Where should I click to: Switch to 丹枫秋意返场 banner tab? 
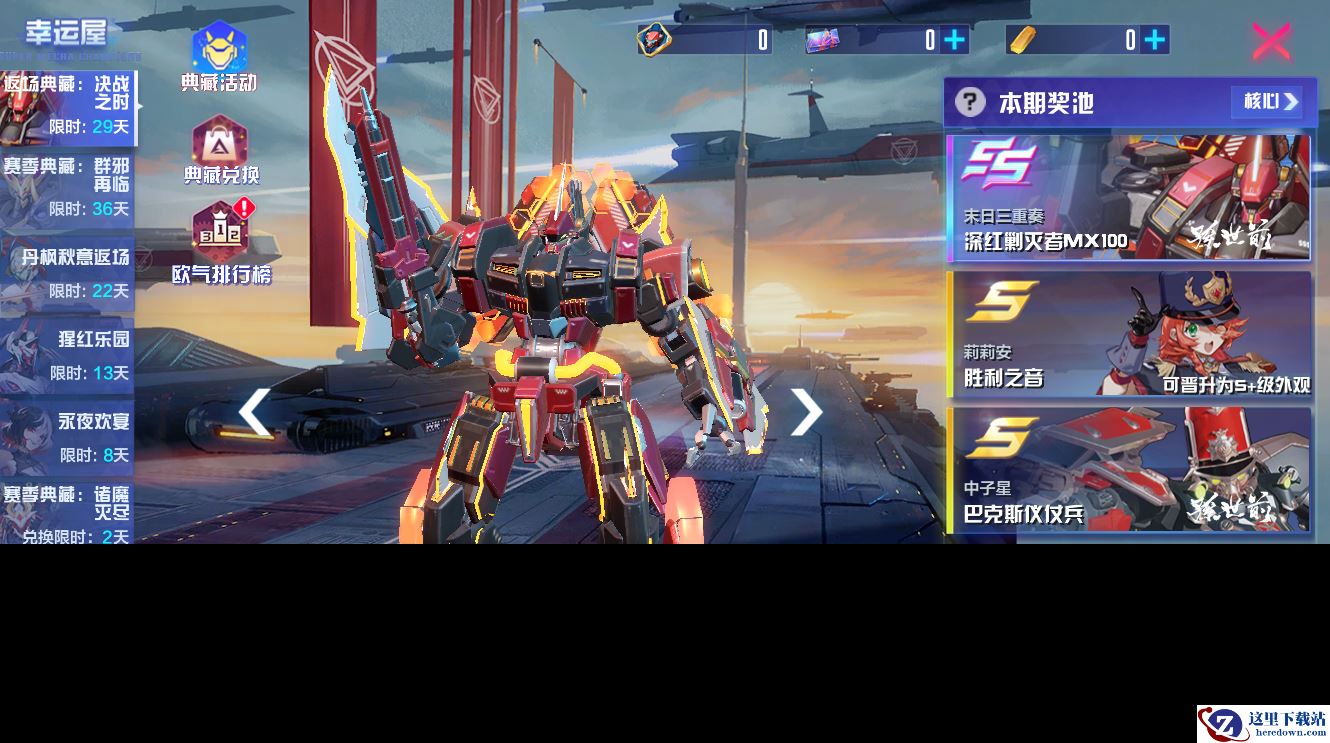[x=67, y=272]
